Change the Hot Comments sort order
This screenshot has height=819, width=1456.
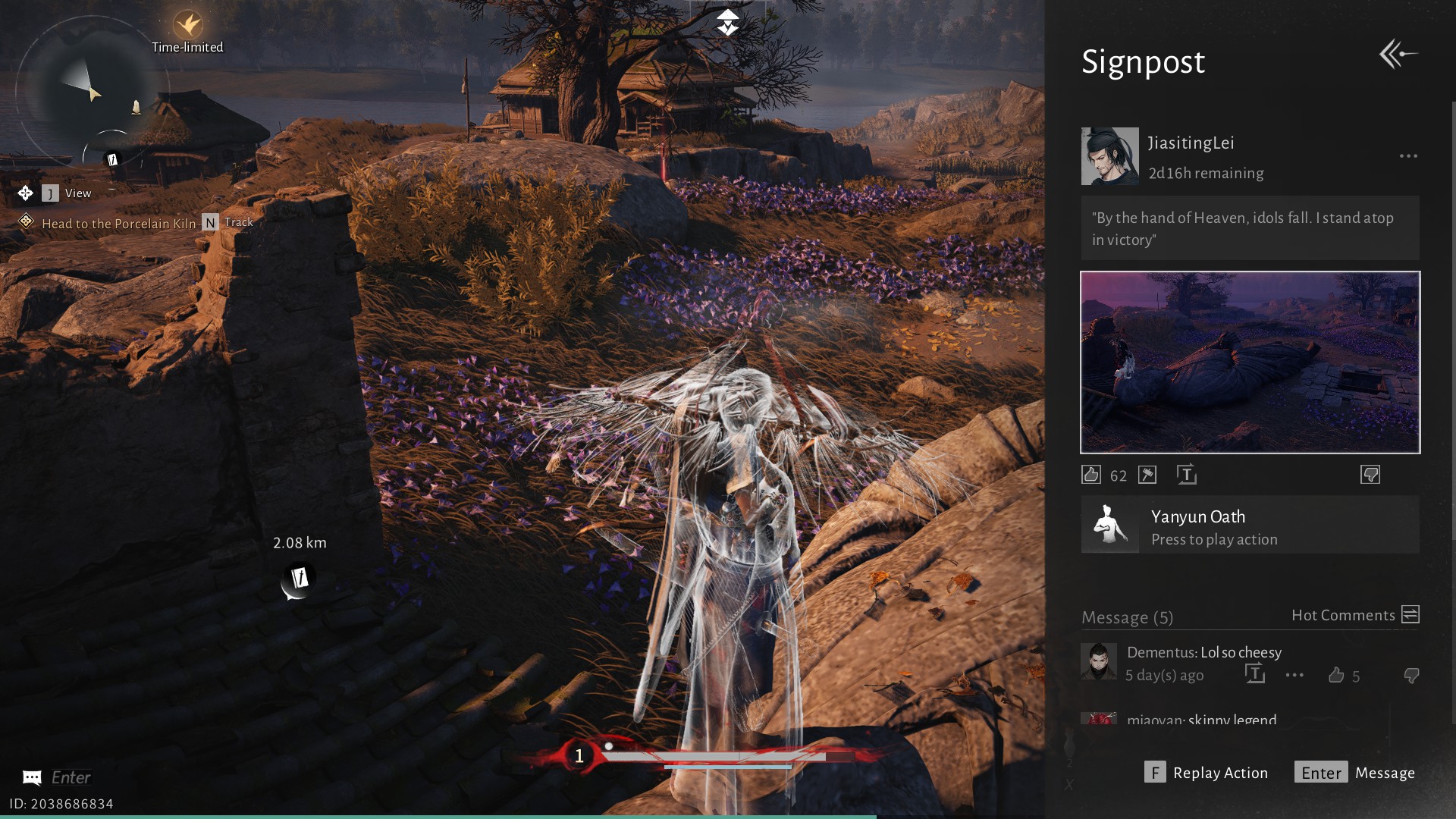pos(1410,615)
